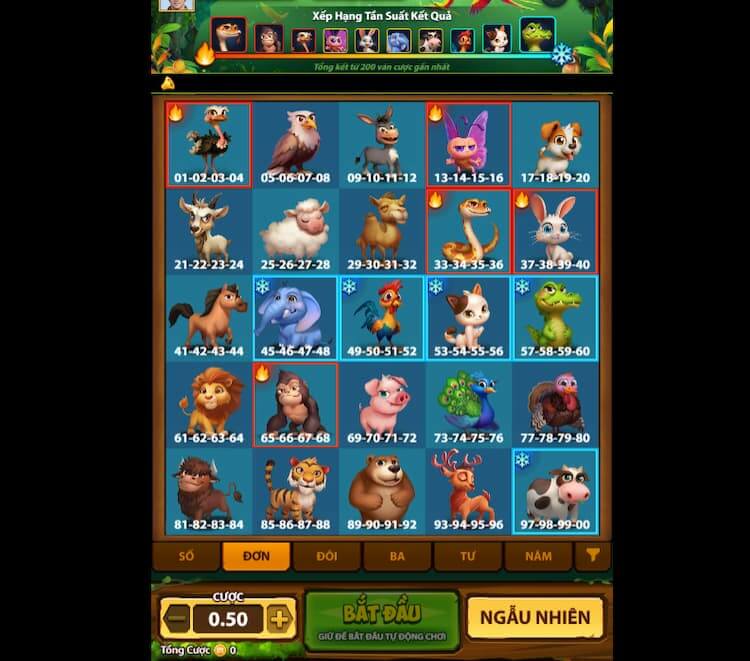Choose the snake tile 33-34-35-36

pos(468,232)
